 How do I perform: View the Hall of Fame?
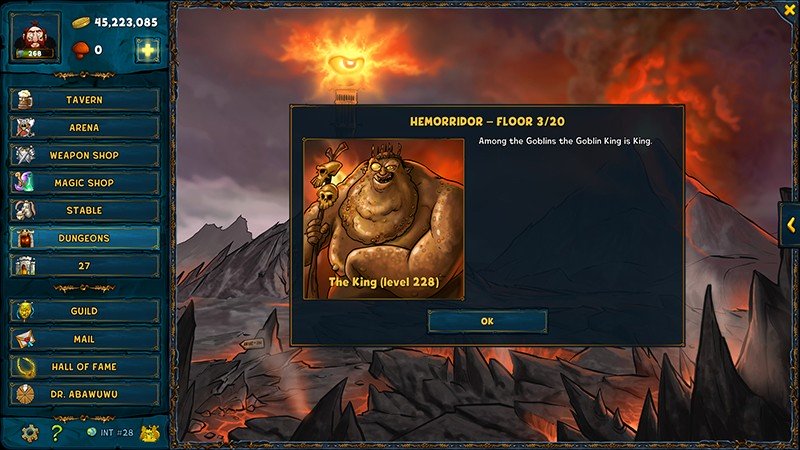pyautogui.click(x=84, y=367)
